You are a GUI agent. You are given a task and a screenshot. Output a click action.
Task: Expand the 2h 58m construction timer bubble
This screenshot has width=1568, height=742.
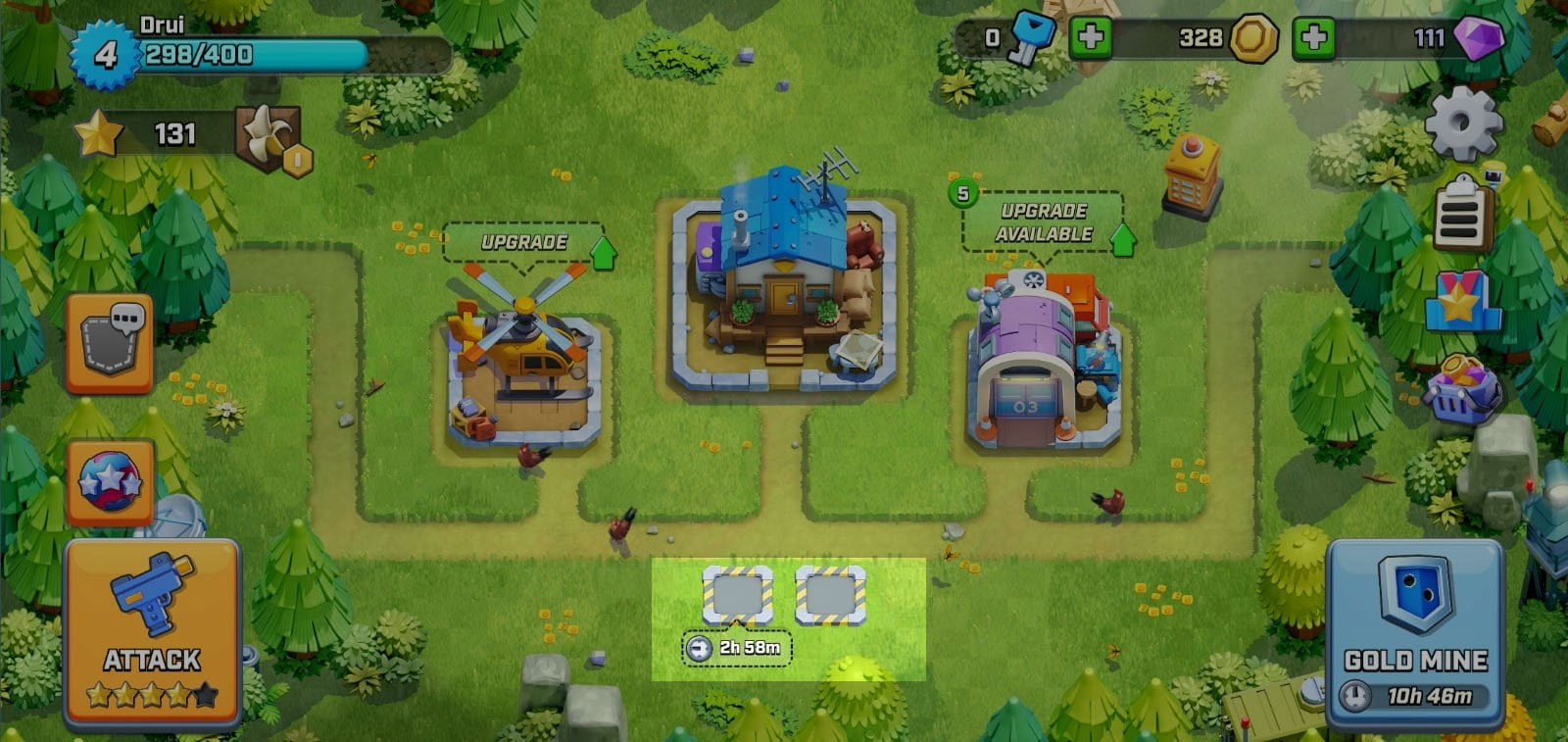click(x=739, y=648)
